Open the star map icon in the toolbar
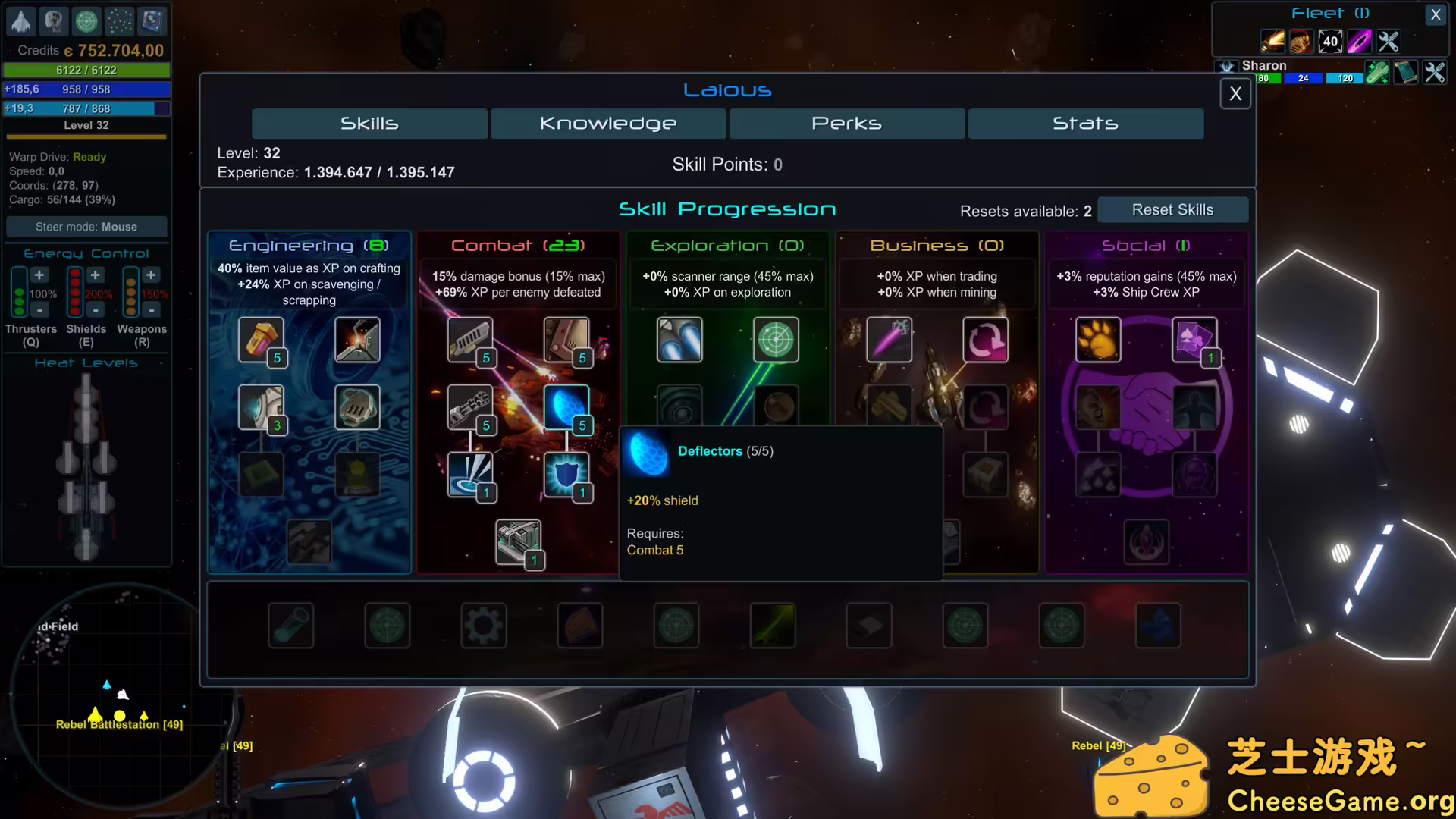 coord(118,21)
